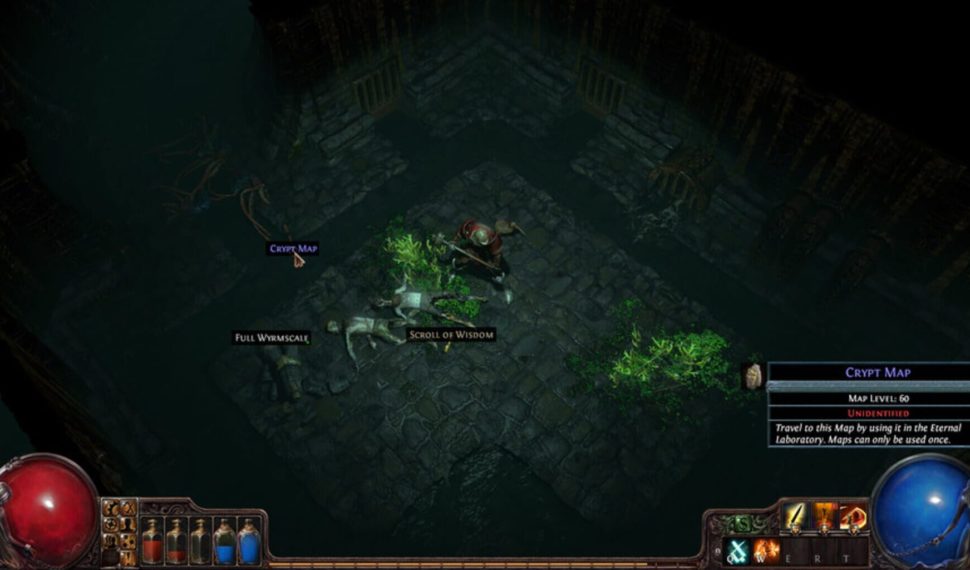Select the fiery pillar skill icon
970x570 pixels.
click(825, 517)
